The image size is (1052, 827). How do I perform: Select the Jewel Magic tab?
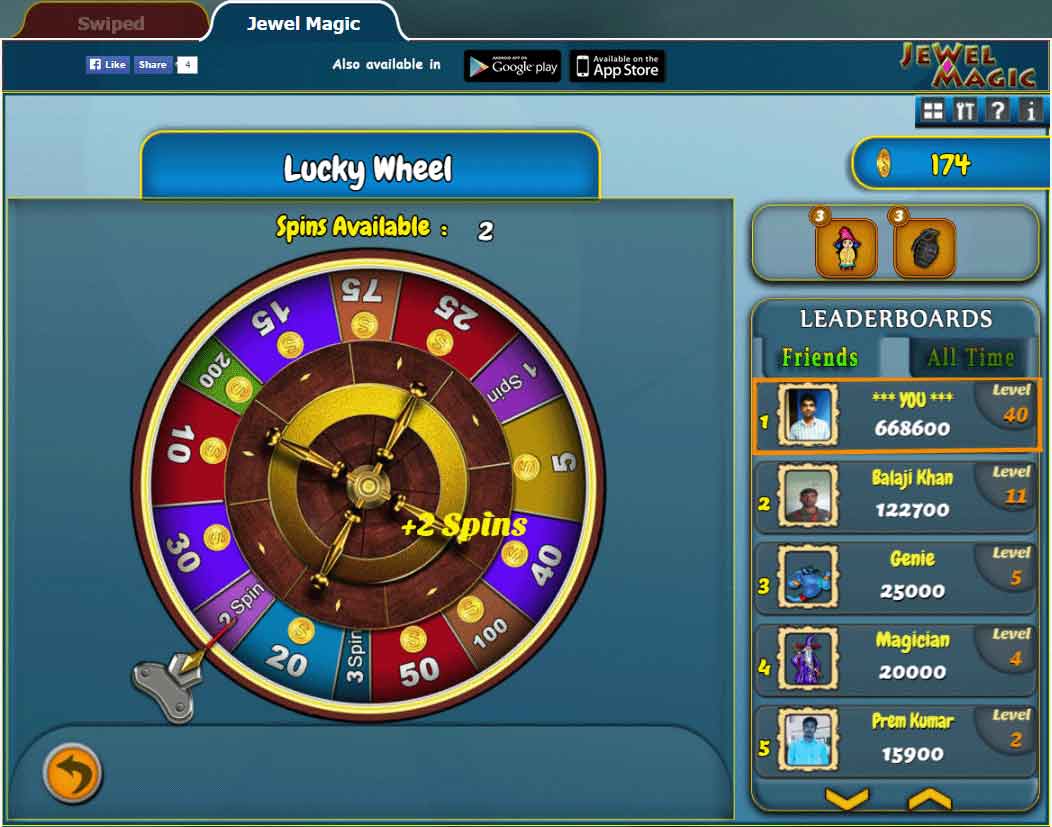[x=304, y=23]
